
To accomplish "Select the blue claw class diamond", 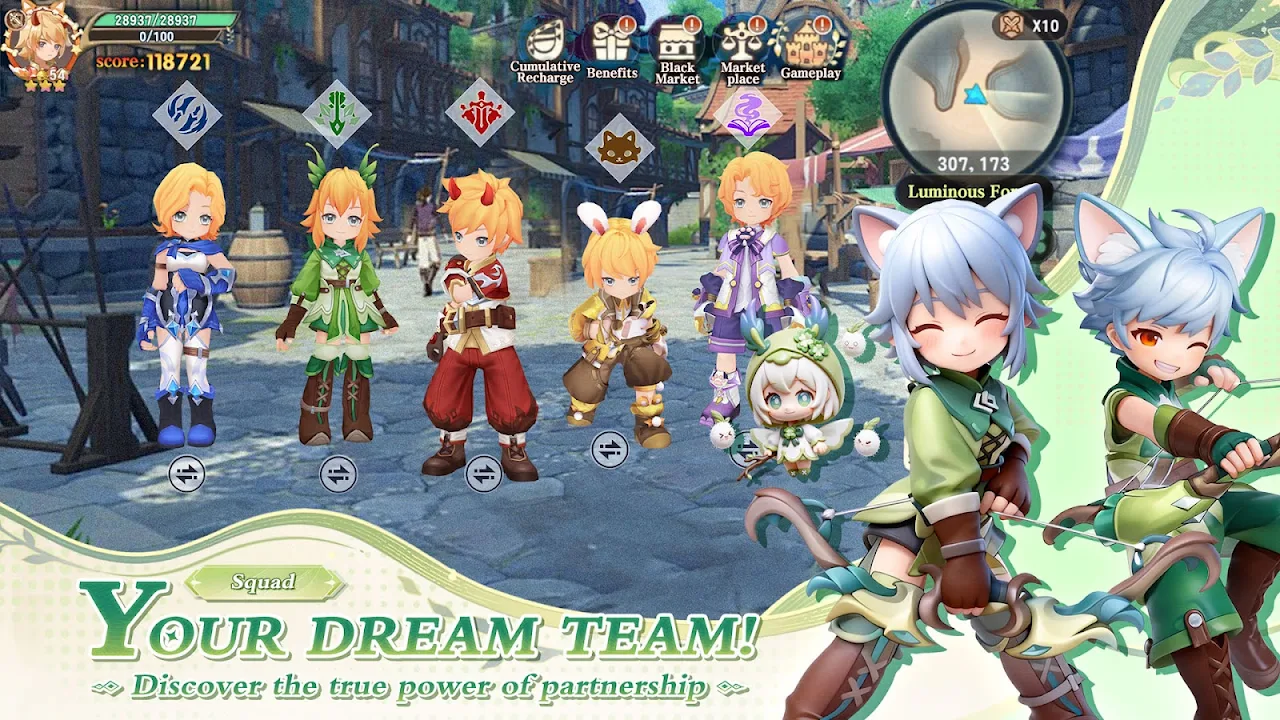I will [x=187, y=115].
